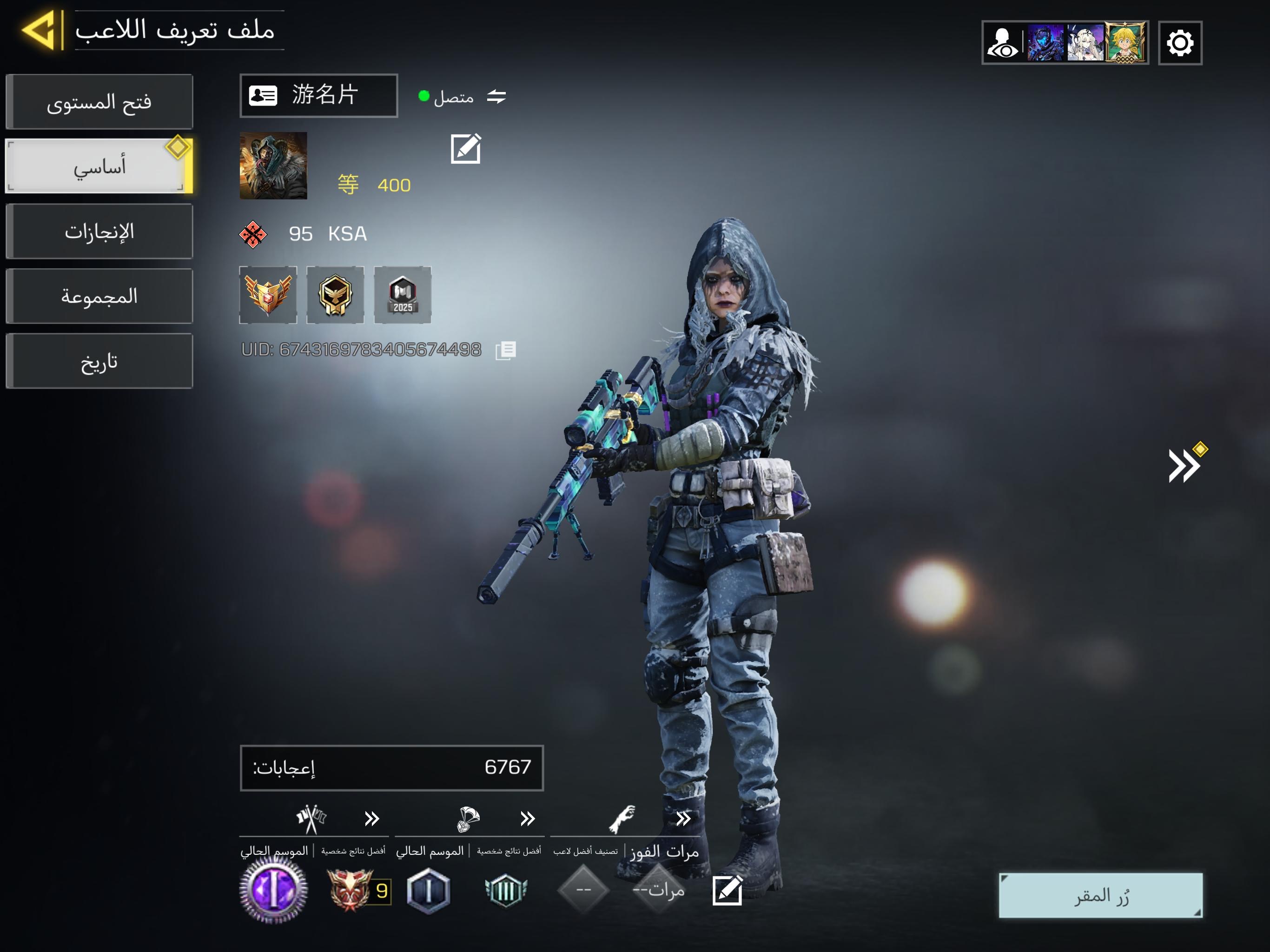Open the settings gear

1180,43
